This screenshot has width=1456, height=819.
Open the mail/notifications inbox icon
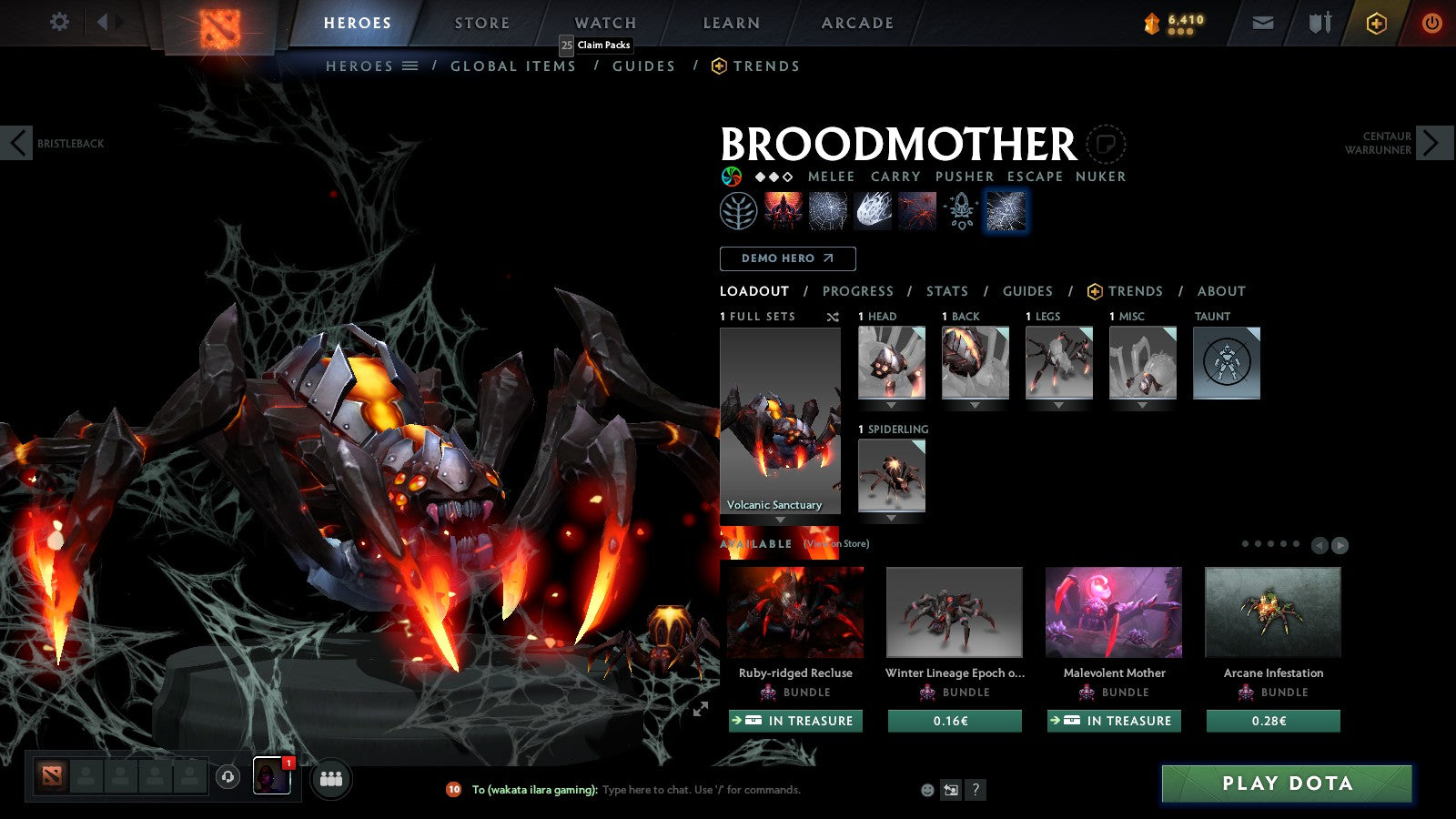[x=1263, y=23]
